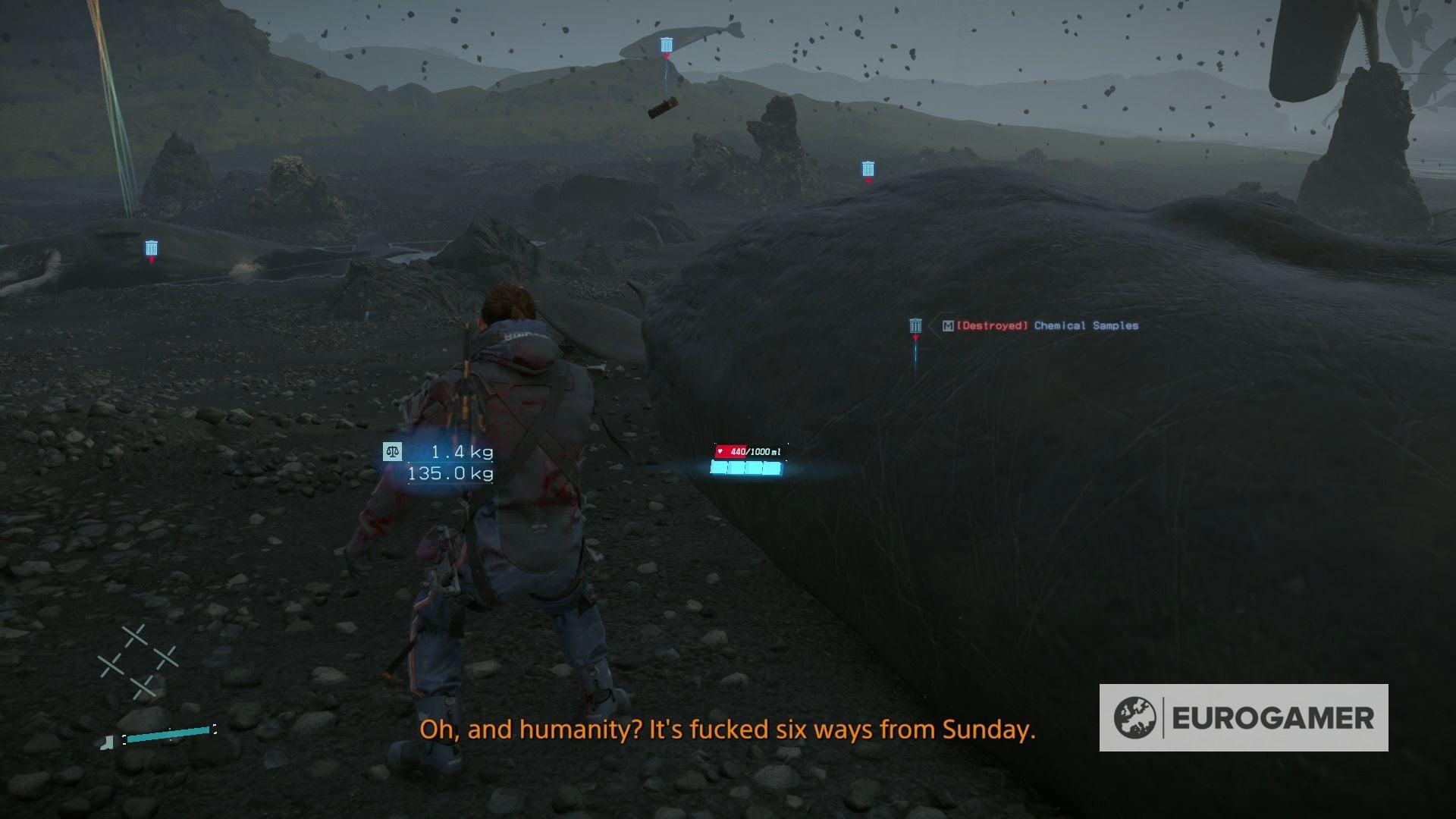Select the falling cargo canister in the sky
Viewport: 1456px width, 819px height.
pos(661,106)
